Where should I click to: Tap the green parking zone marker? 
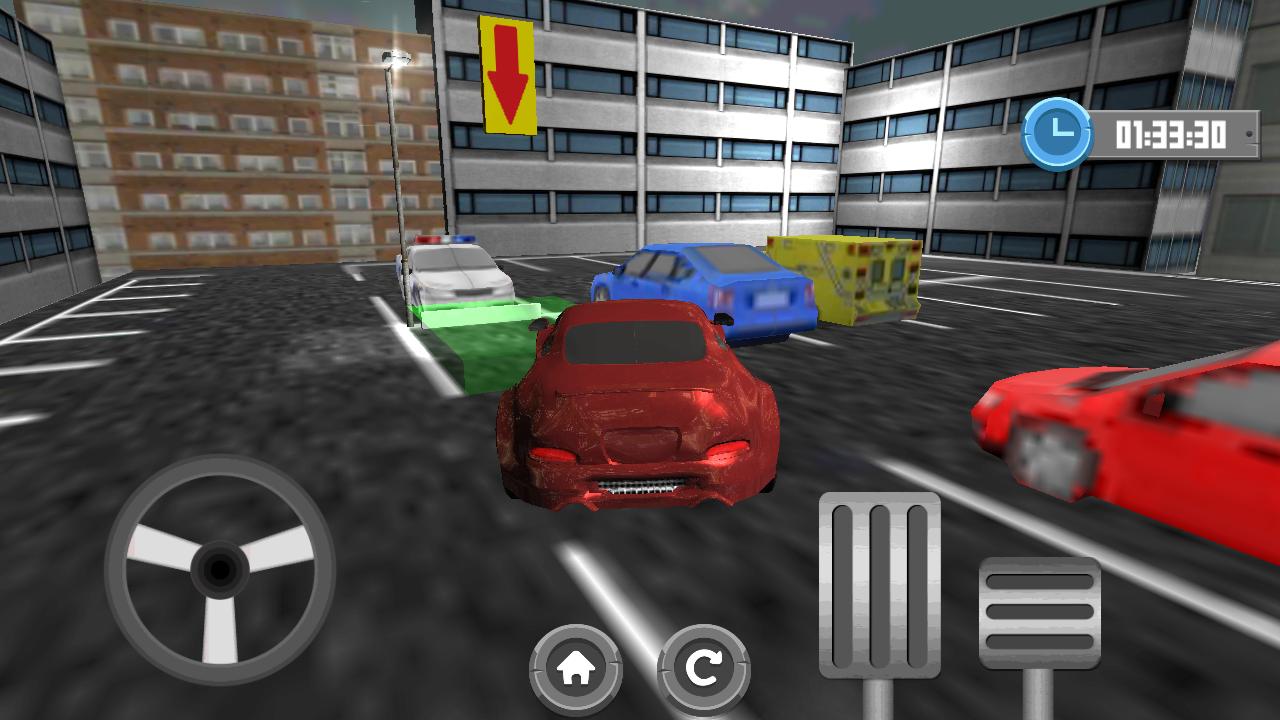490,345
